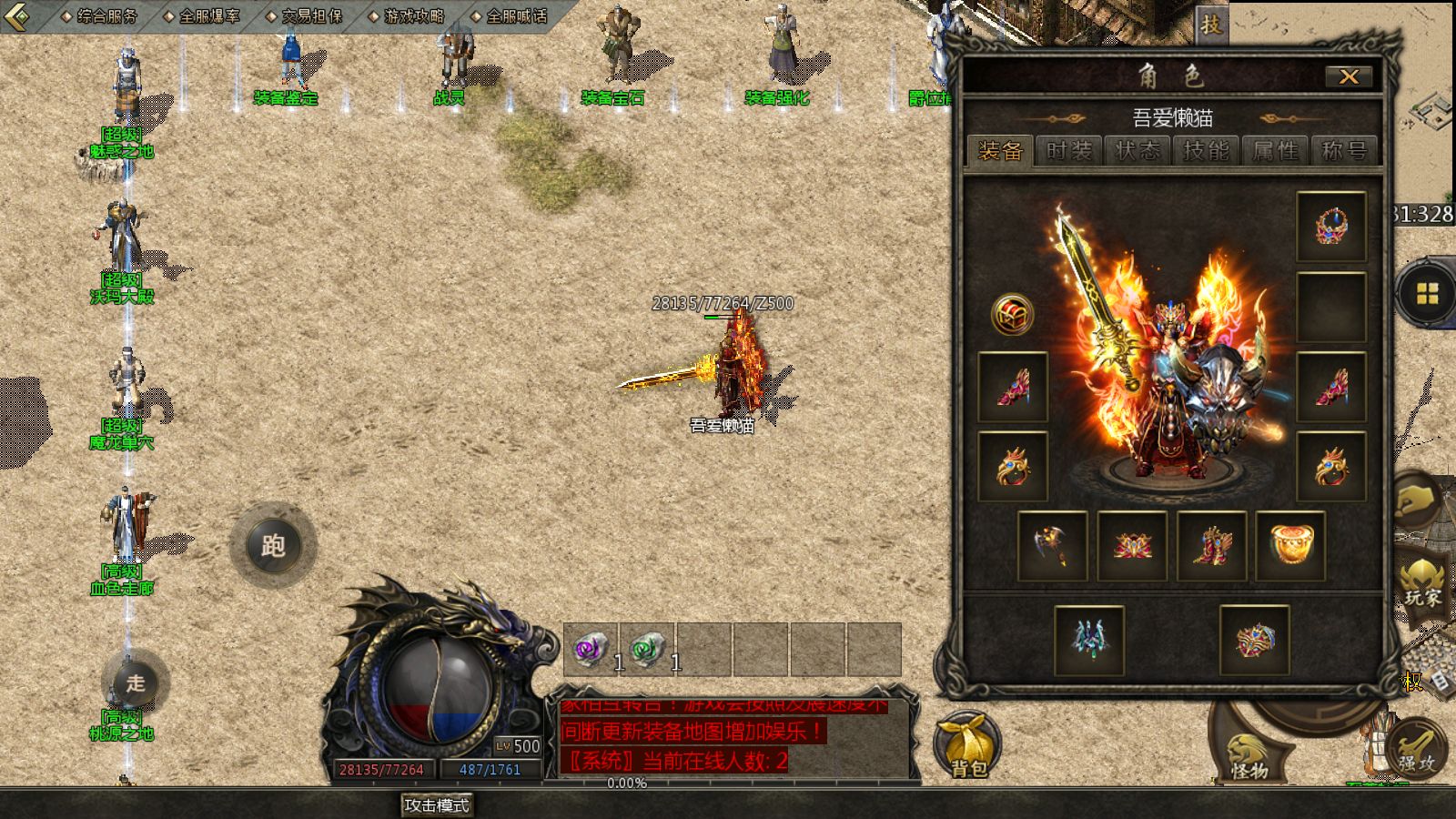Open the 状态 tab
This screenshot has height=819, width=1456.
(1137, 151)
